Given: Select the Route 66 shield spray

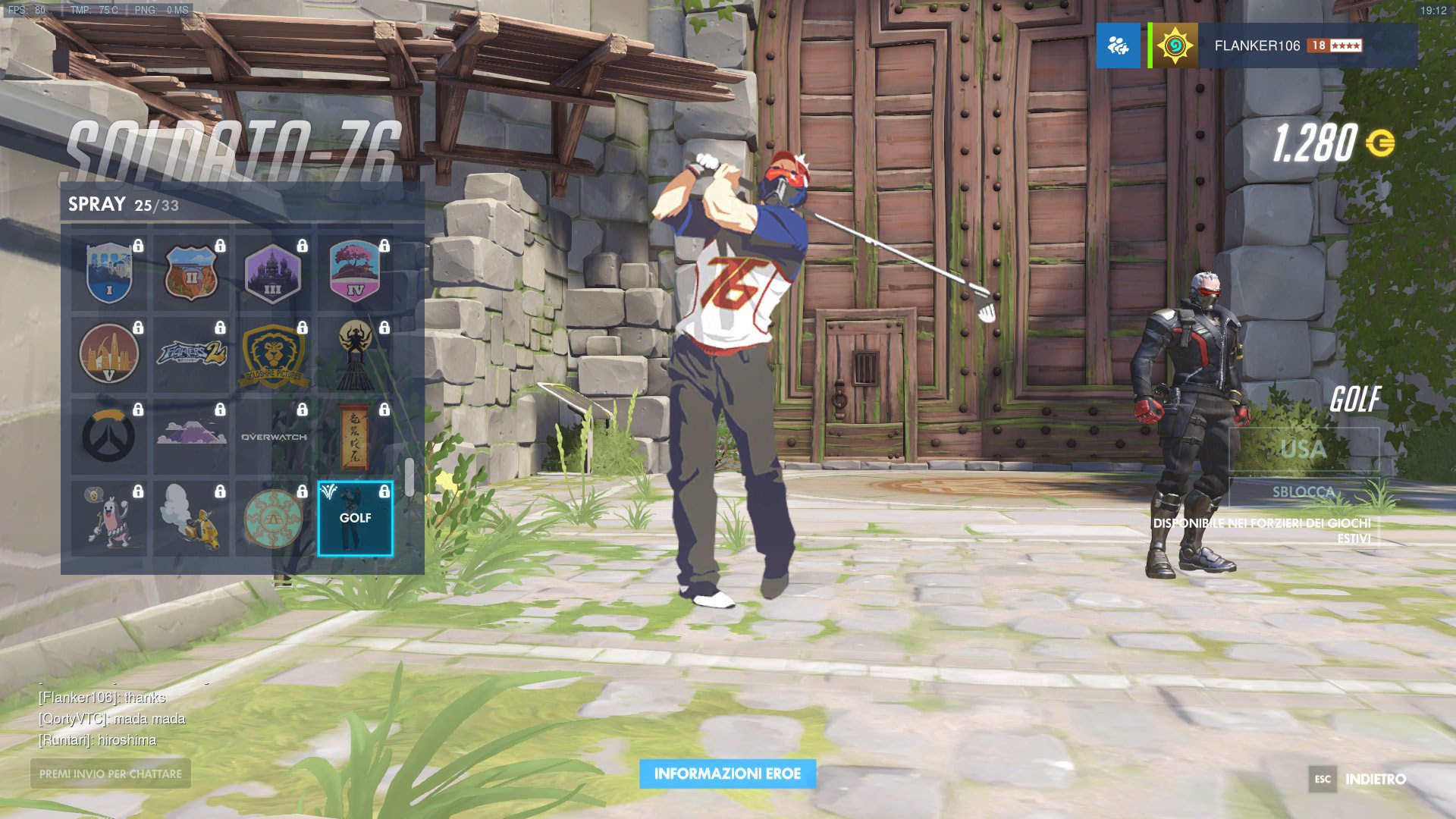Looking at the screenshot, I should click(191, 273).
